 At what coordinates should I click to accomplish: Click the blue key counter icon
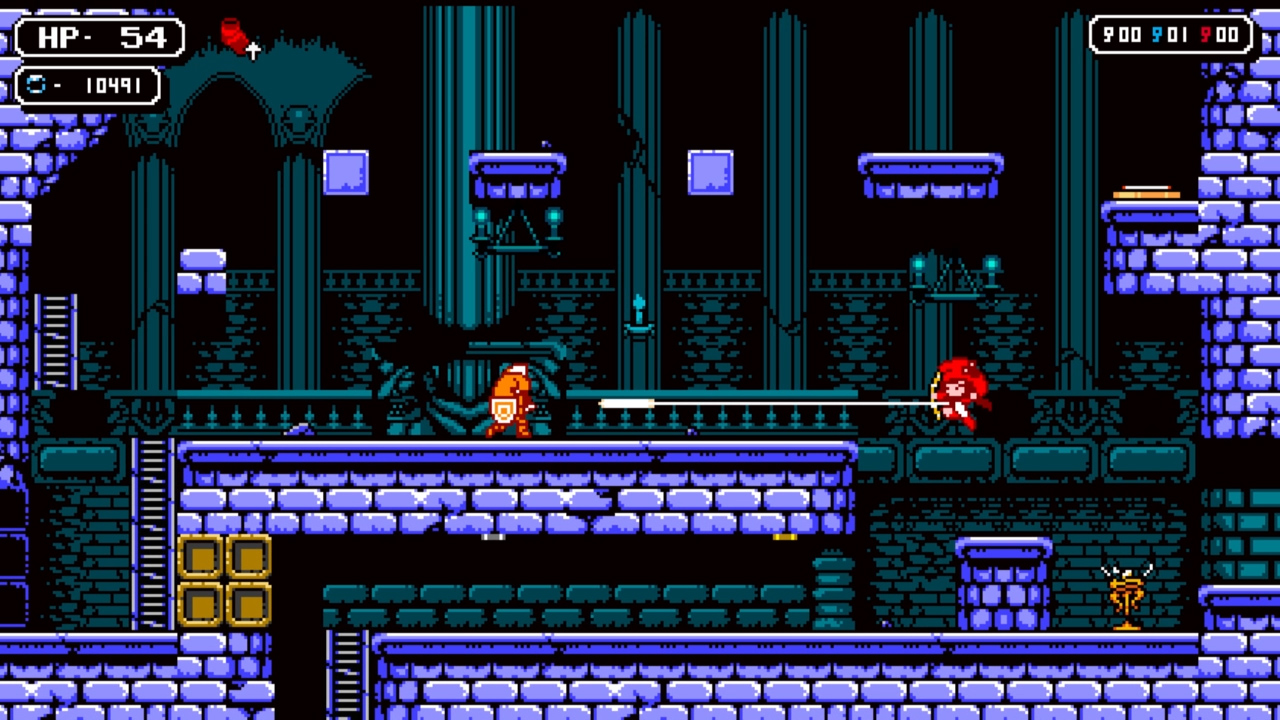click(x=1156, y=36)
